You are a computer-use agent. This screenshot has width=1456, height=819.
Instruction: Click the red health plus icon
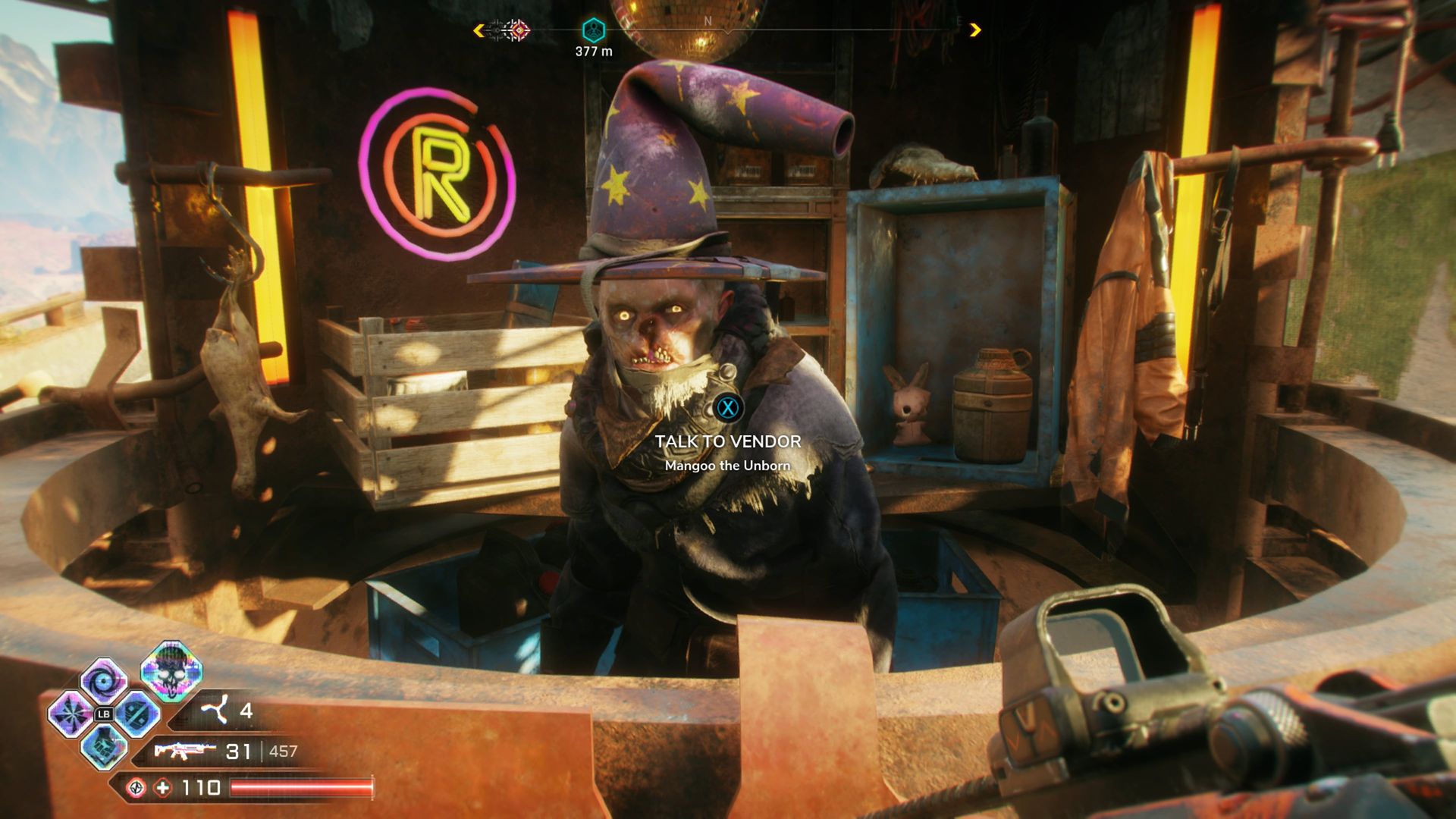click(163, 788)
